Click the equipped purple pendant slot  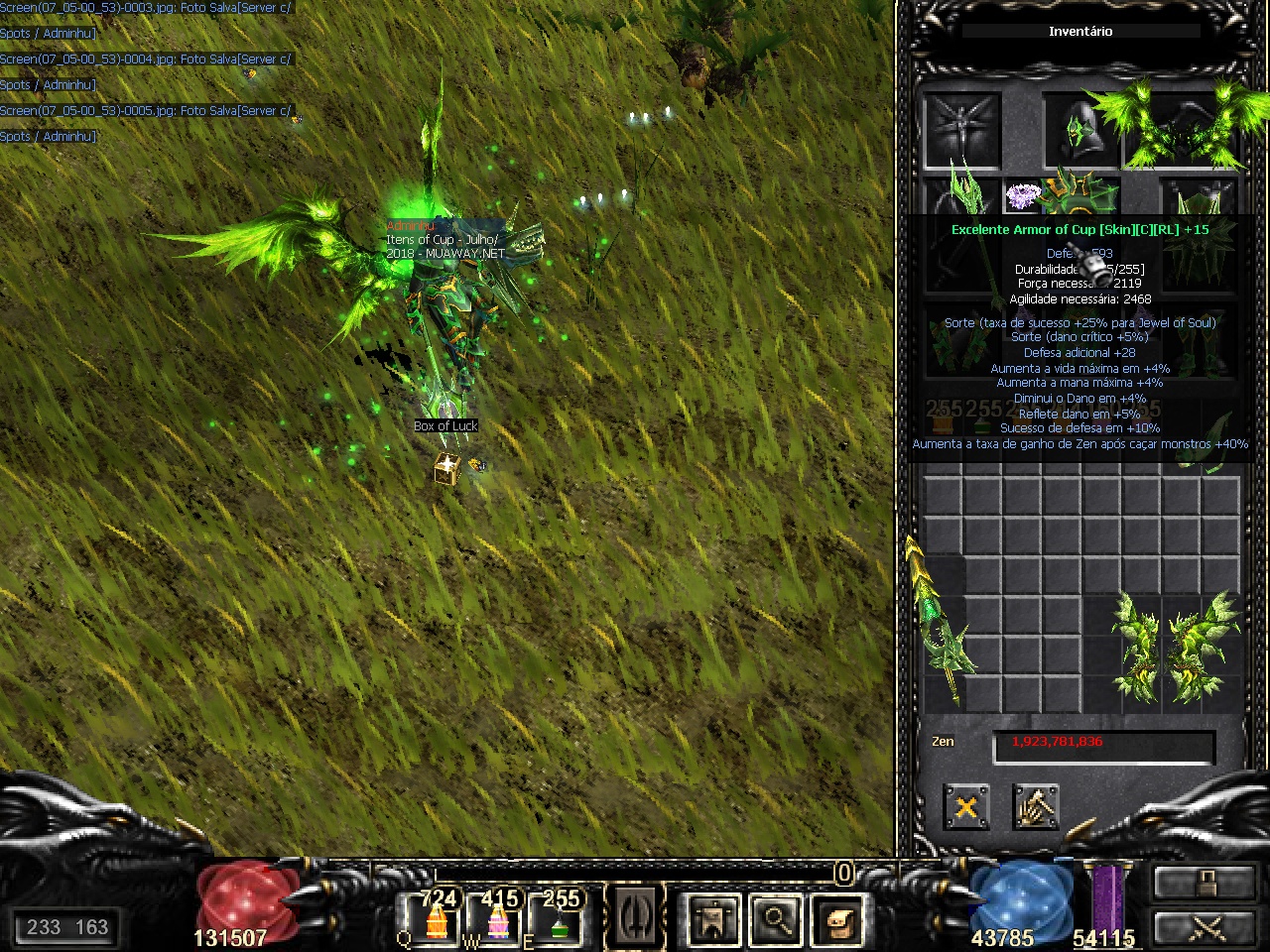tap(1021, 196)
